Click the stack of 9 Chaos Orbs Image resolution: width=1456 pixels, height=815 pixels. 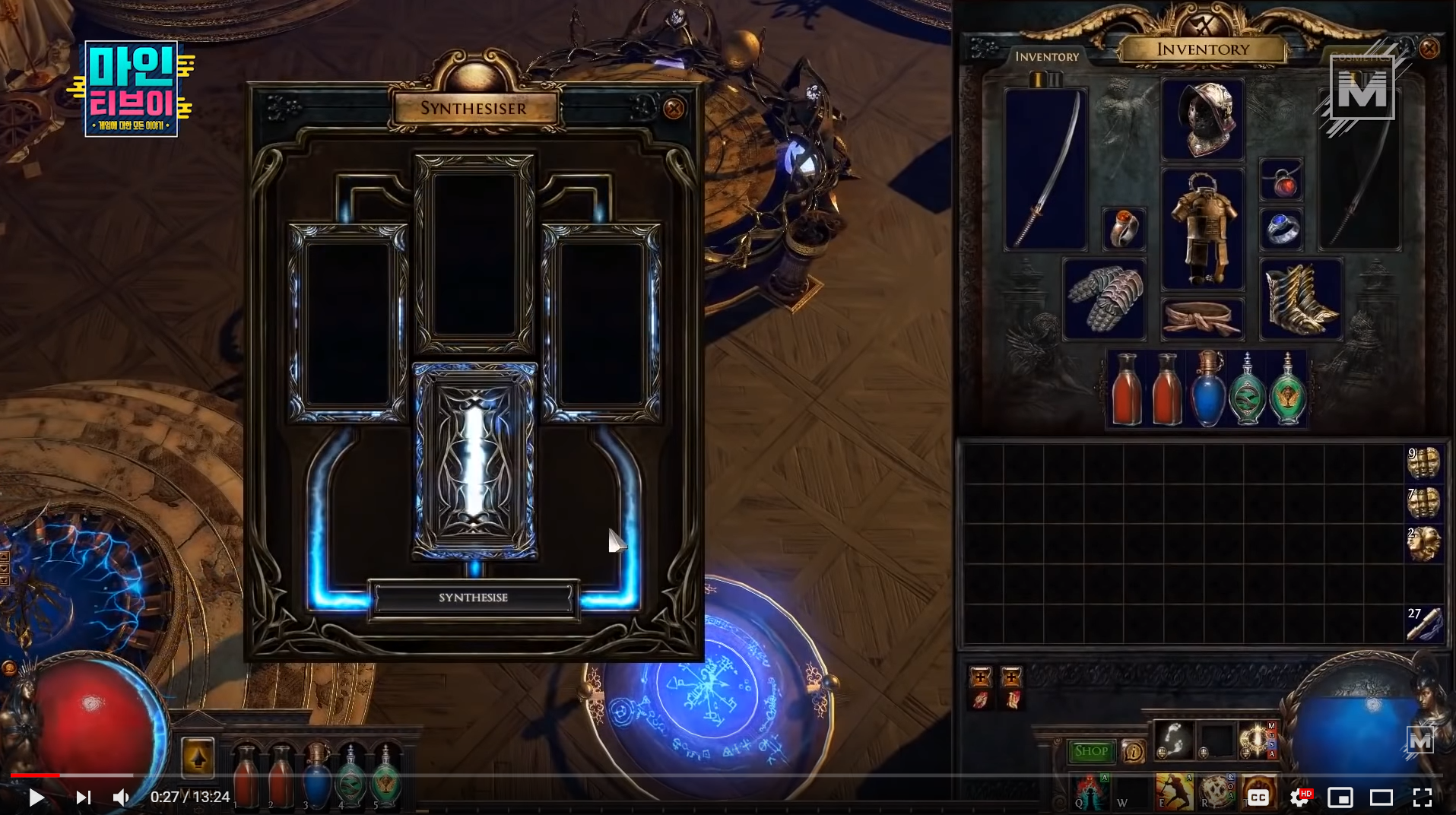coord(1424,462)
